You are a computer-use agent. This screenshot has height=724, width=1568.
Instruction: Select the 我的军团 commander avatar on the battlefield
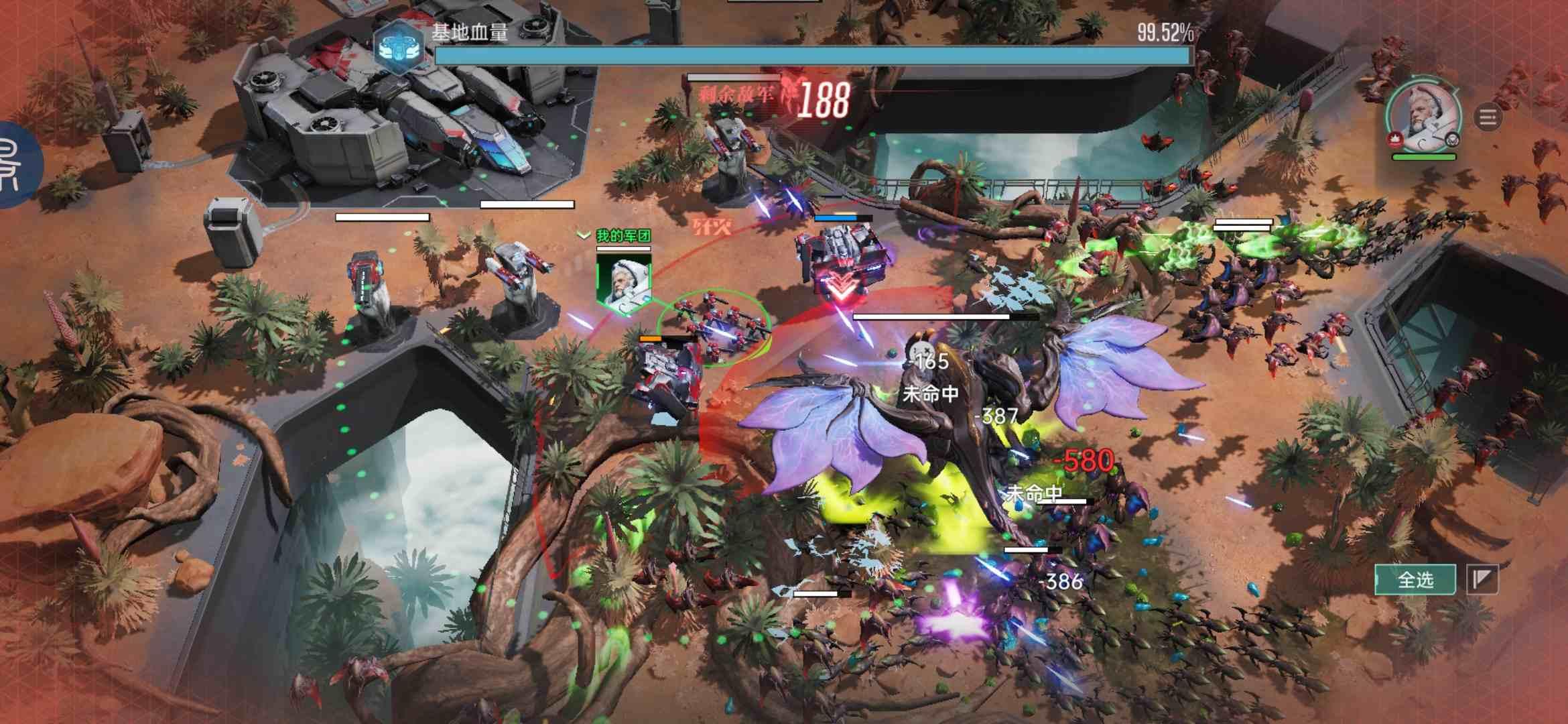(x=623, y=282)
